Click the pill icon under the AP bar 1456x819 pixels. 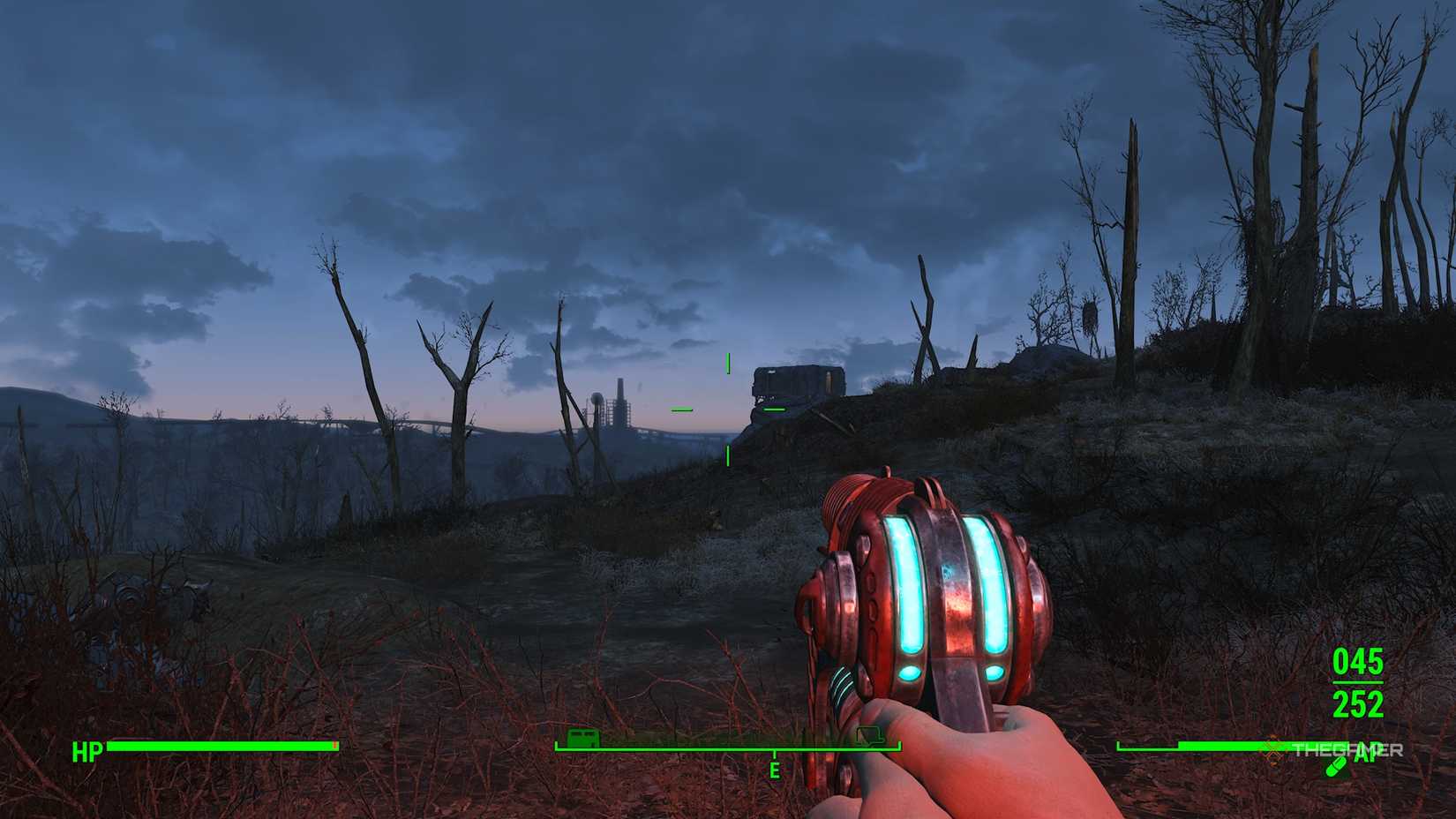tap(1334, 768)
